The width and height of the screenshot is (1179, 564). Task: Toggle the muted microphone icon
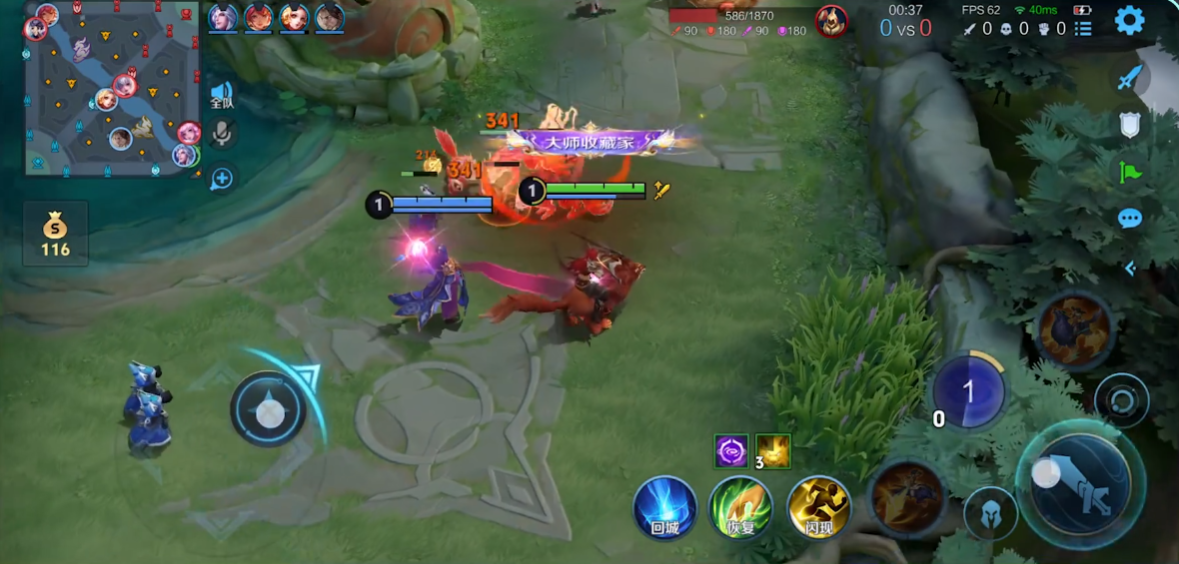[221, 133]
